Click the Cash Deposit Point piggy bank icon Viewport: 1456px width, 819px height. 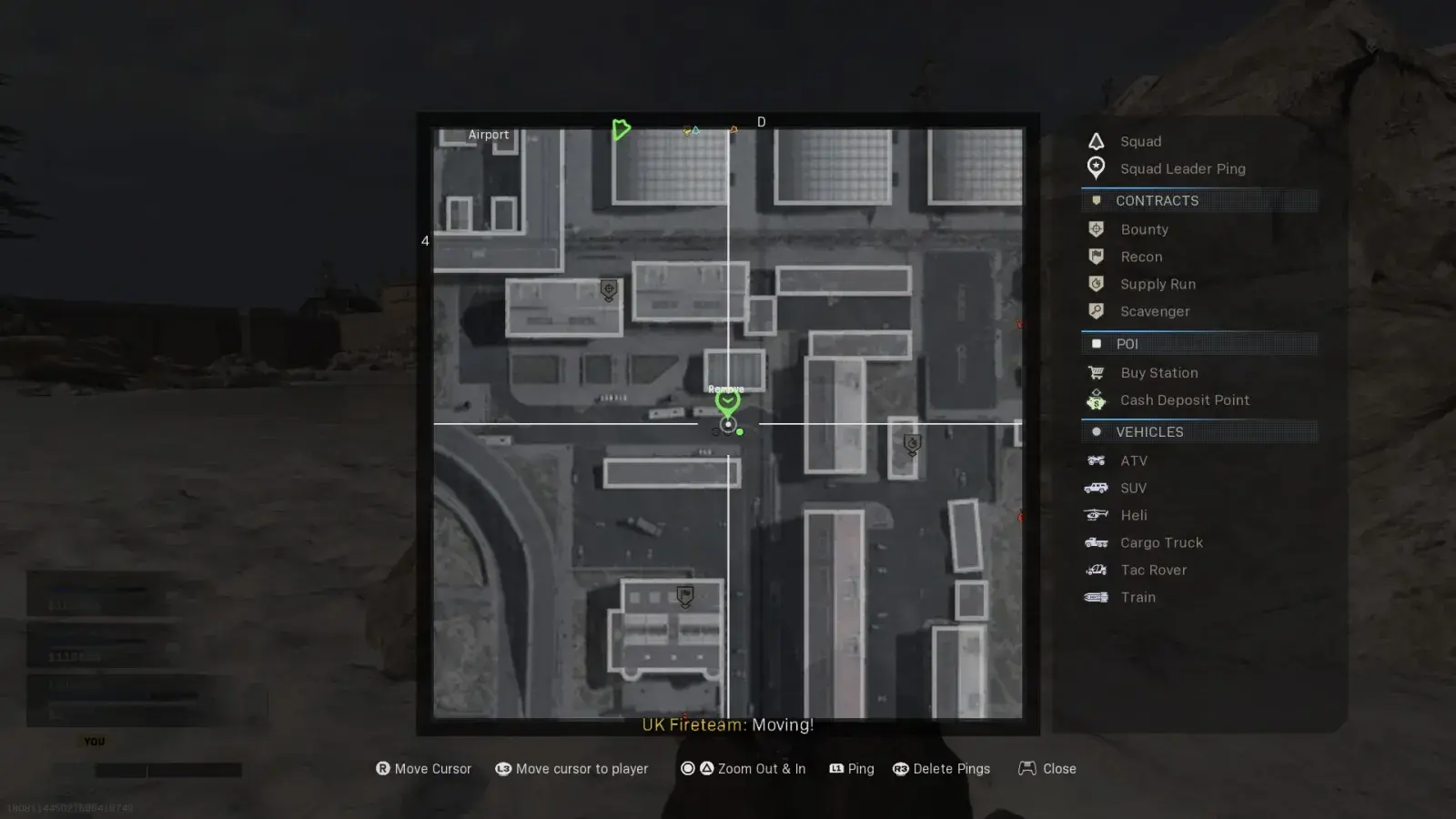click(x=1096, y=399)
